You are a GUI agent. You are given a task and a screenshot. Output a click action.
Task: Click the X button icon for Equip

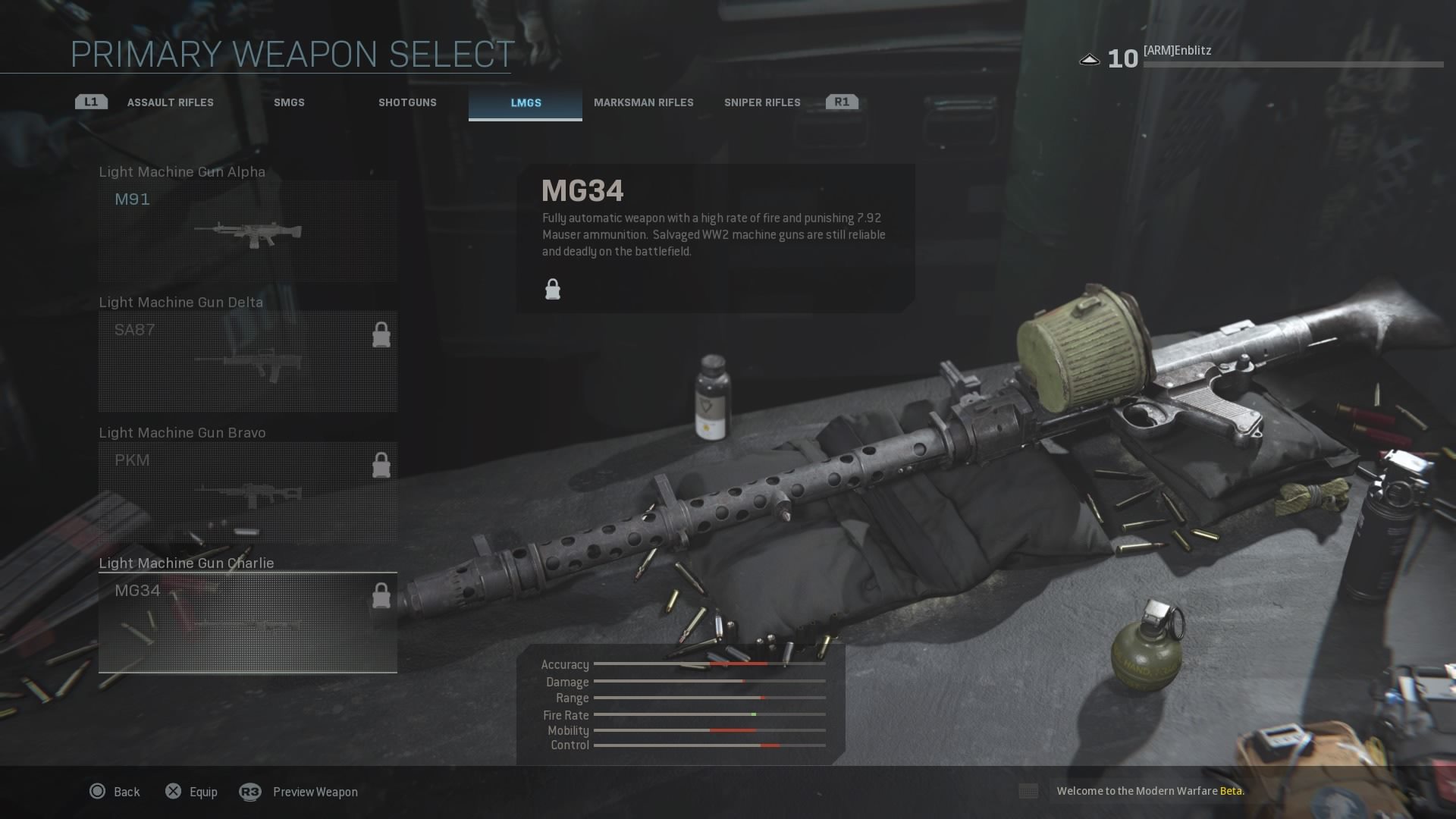tap(173, 791)
